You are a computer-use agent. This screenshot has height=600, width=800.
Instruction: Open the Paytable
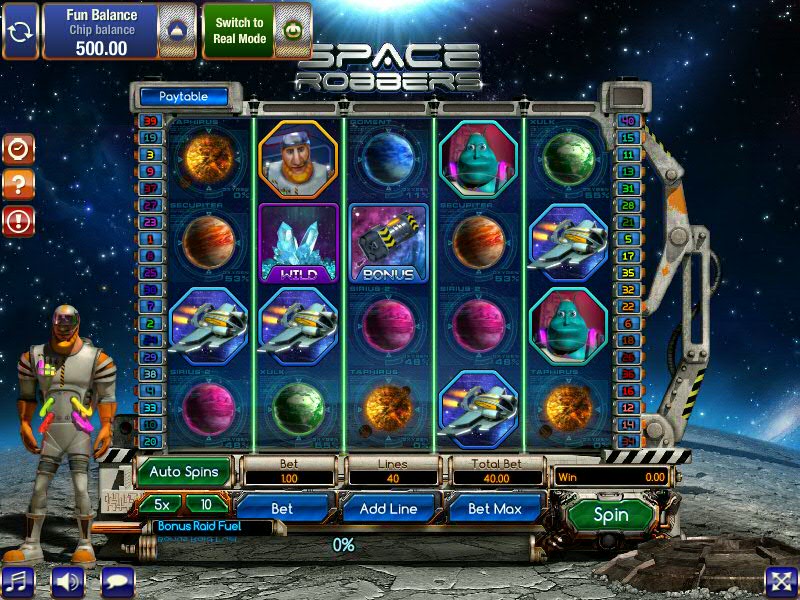(x=183, y=97)
